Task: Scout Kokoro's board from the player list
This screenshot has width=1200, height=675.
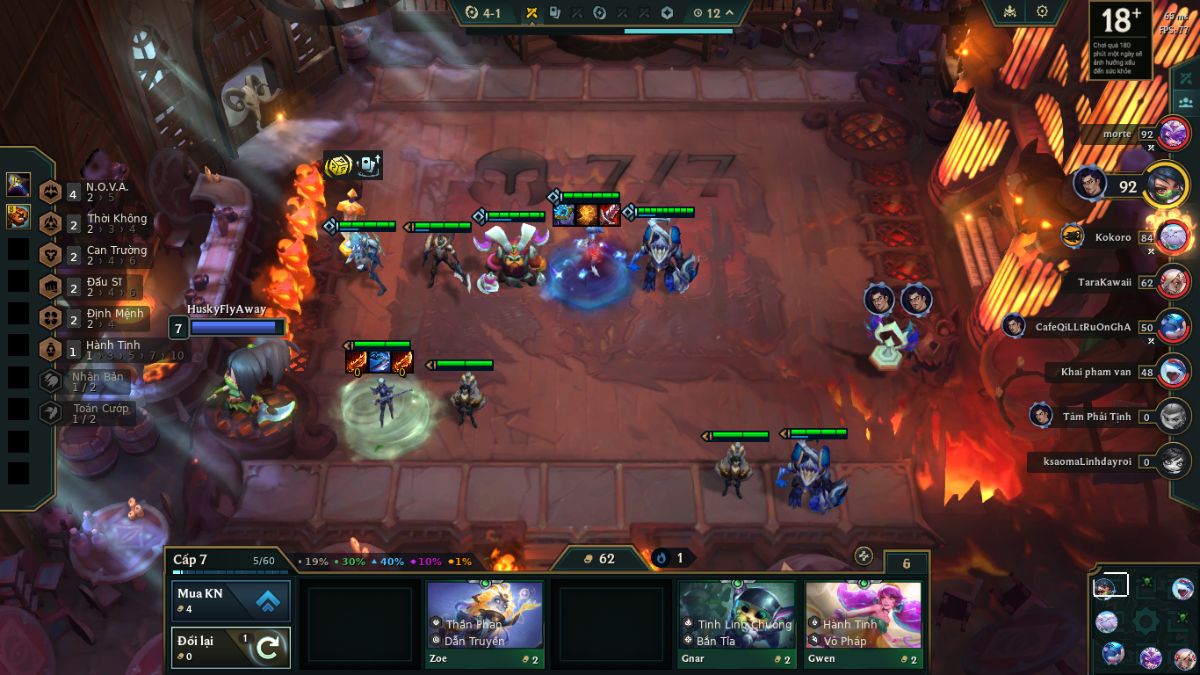Action: pyautogui.click(x=1174, y=238)
